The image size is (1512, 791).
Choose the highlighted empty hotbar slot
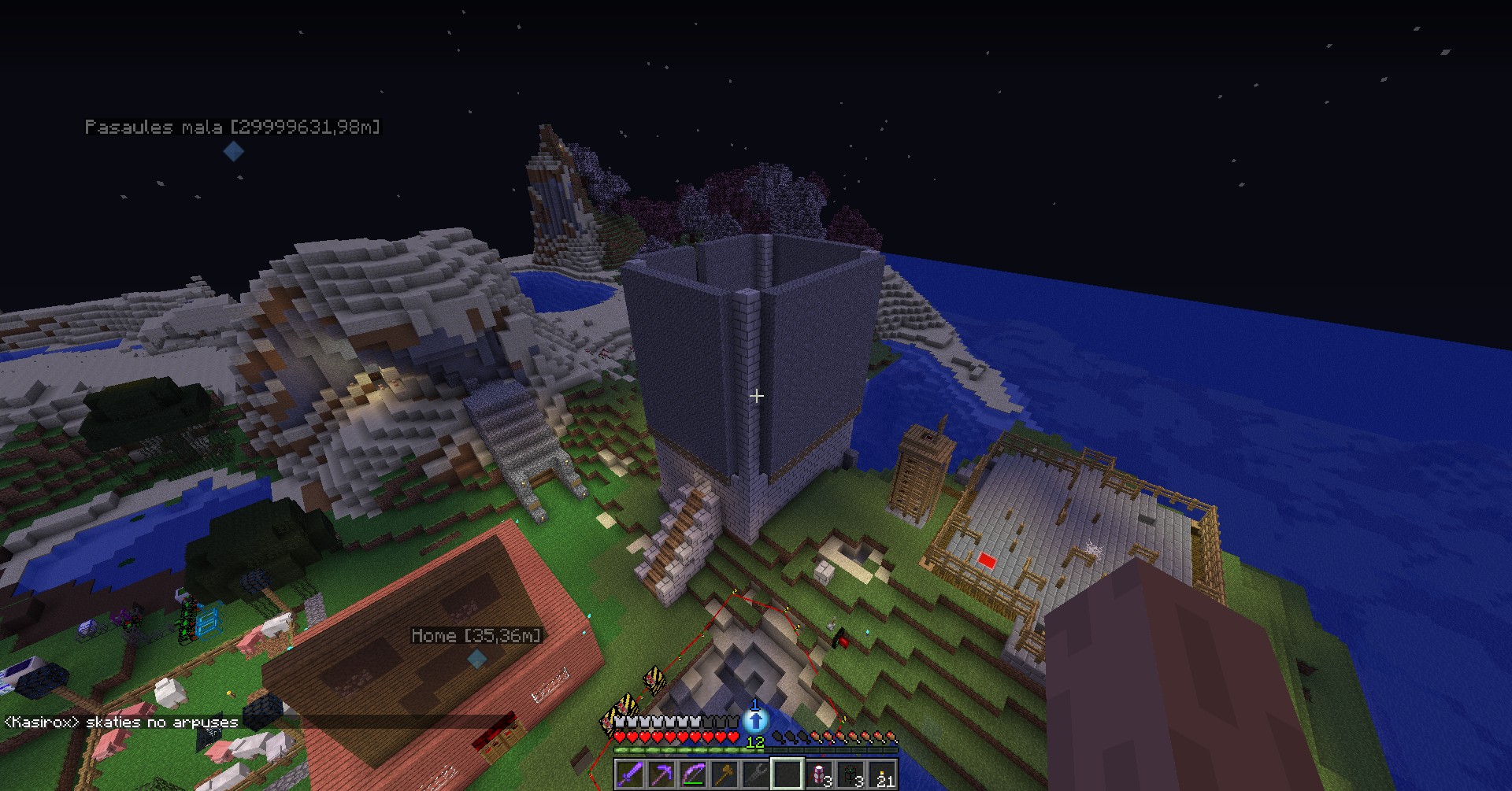787,774
